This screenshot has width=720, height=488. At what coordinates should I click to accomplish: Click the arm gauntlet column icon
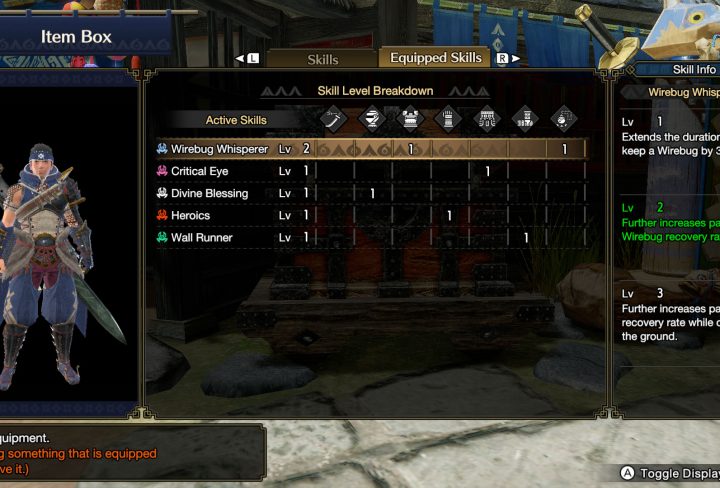pos(449,119)
